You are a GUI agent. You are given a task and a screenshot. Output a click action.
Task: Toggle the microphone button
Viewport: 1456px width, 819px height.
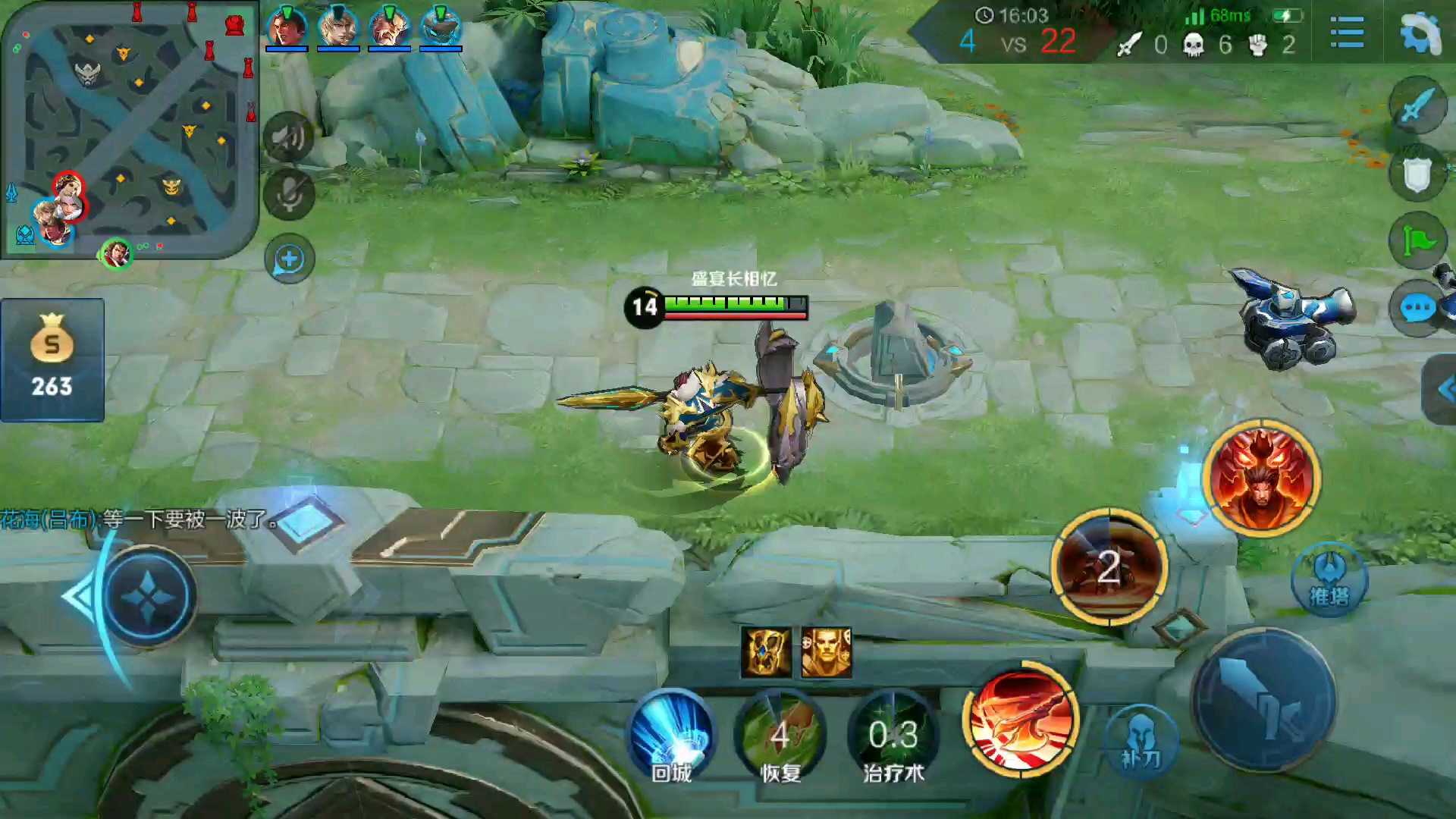[289, 194]
